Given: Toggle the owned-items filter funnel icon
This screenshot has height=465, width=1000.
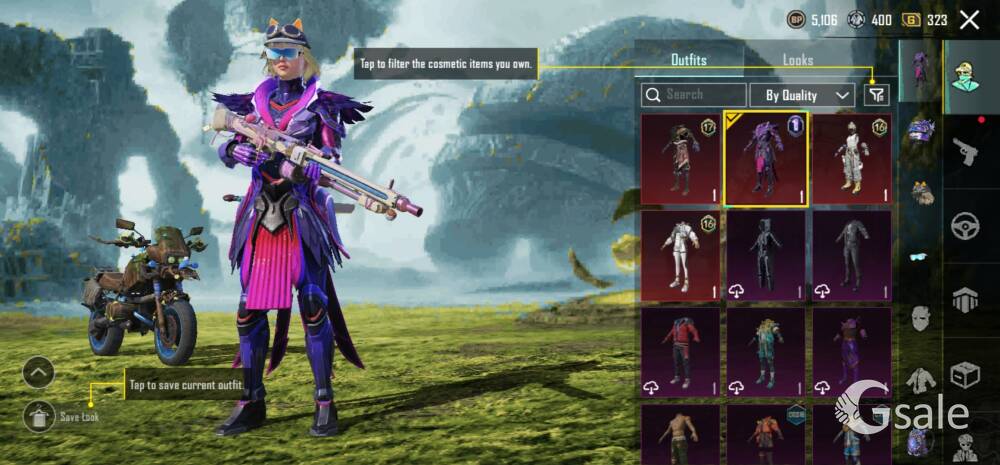Looking at the screenshot, I should pos(876,95).
